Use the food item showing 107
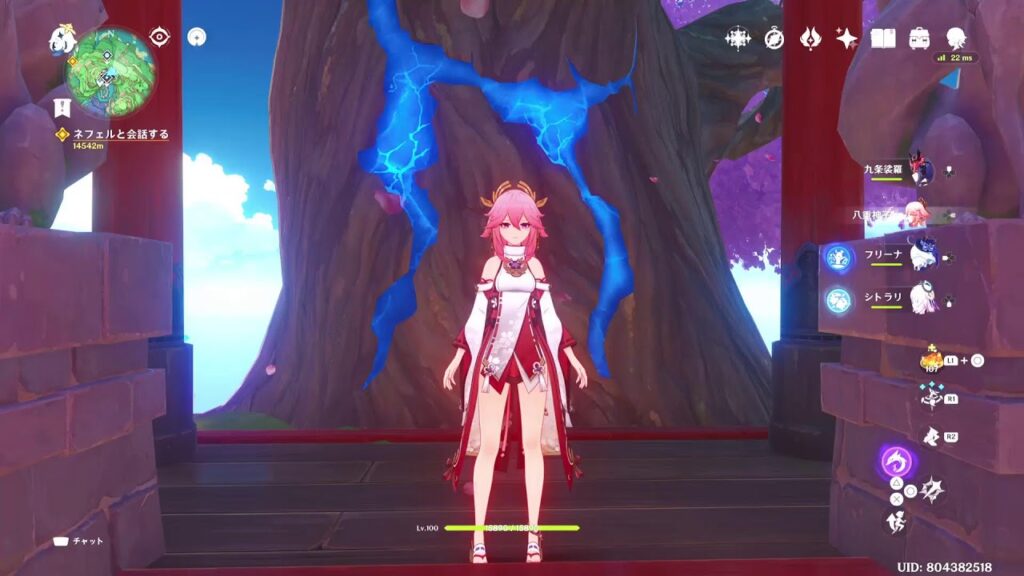The image size is (1024, 576). [932, 360]
